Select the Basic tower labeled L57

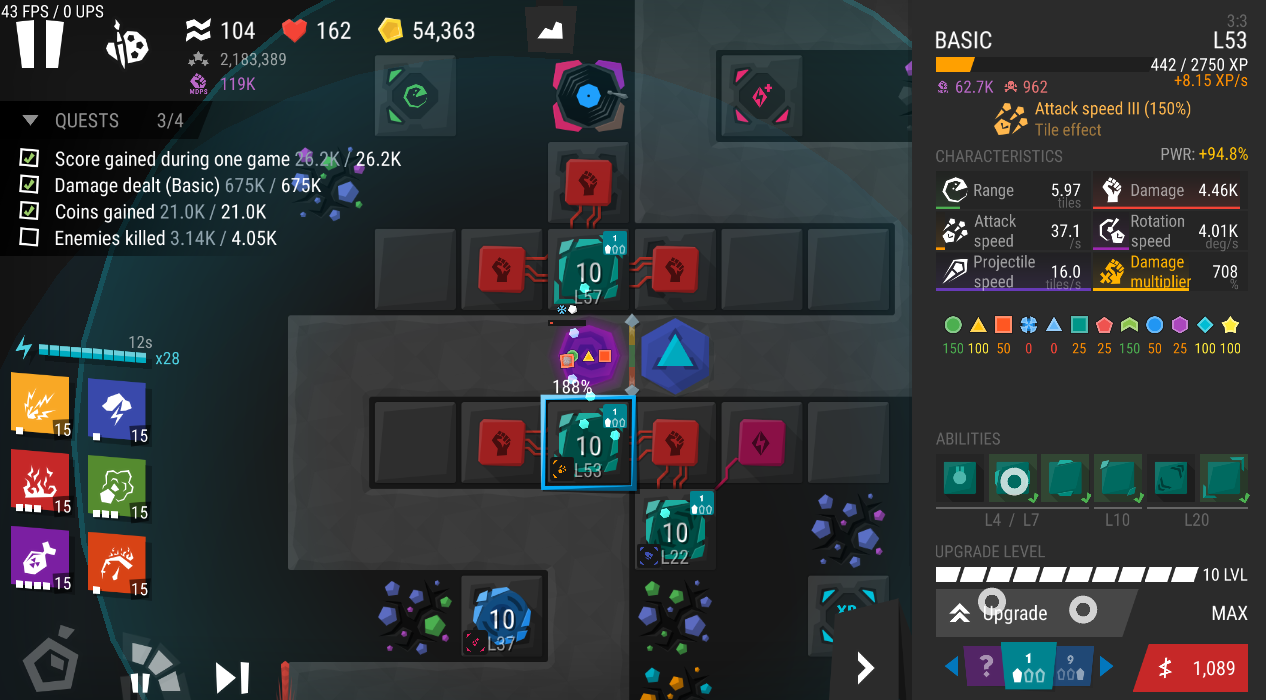pyautogui.click(x=589, y=270)
